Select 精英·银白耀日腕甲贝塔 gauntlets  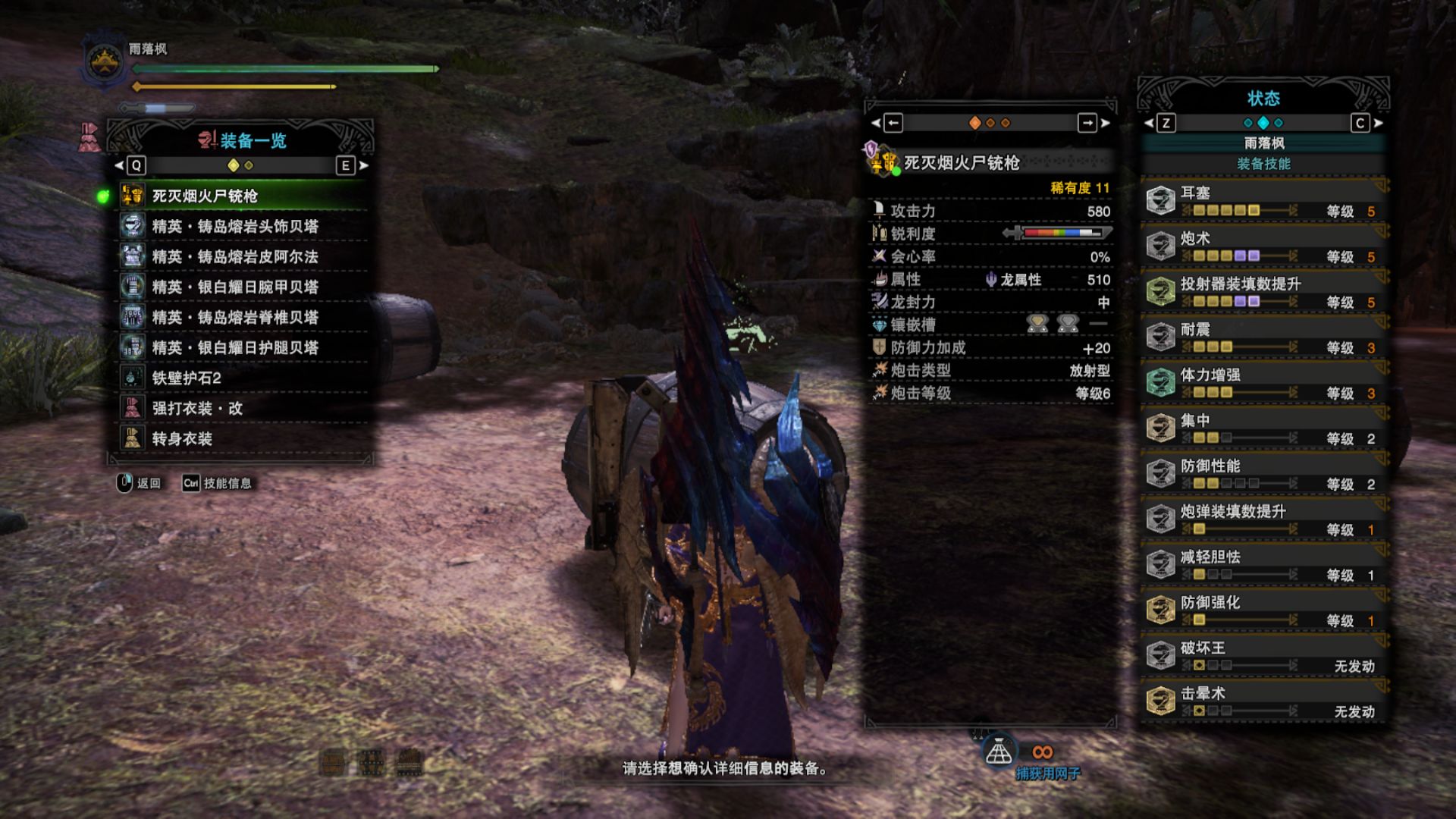click(243, 287)
